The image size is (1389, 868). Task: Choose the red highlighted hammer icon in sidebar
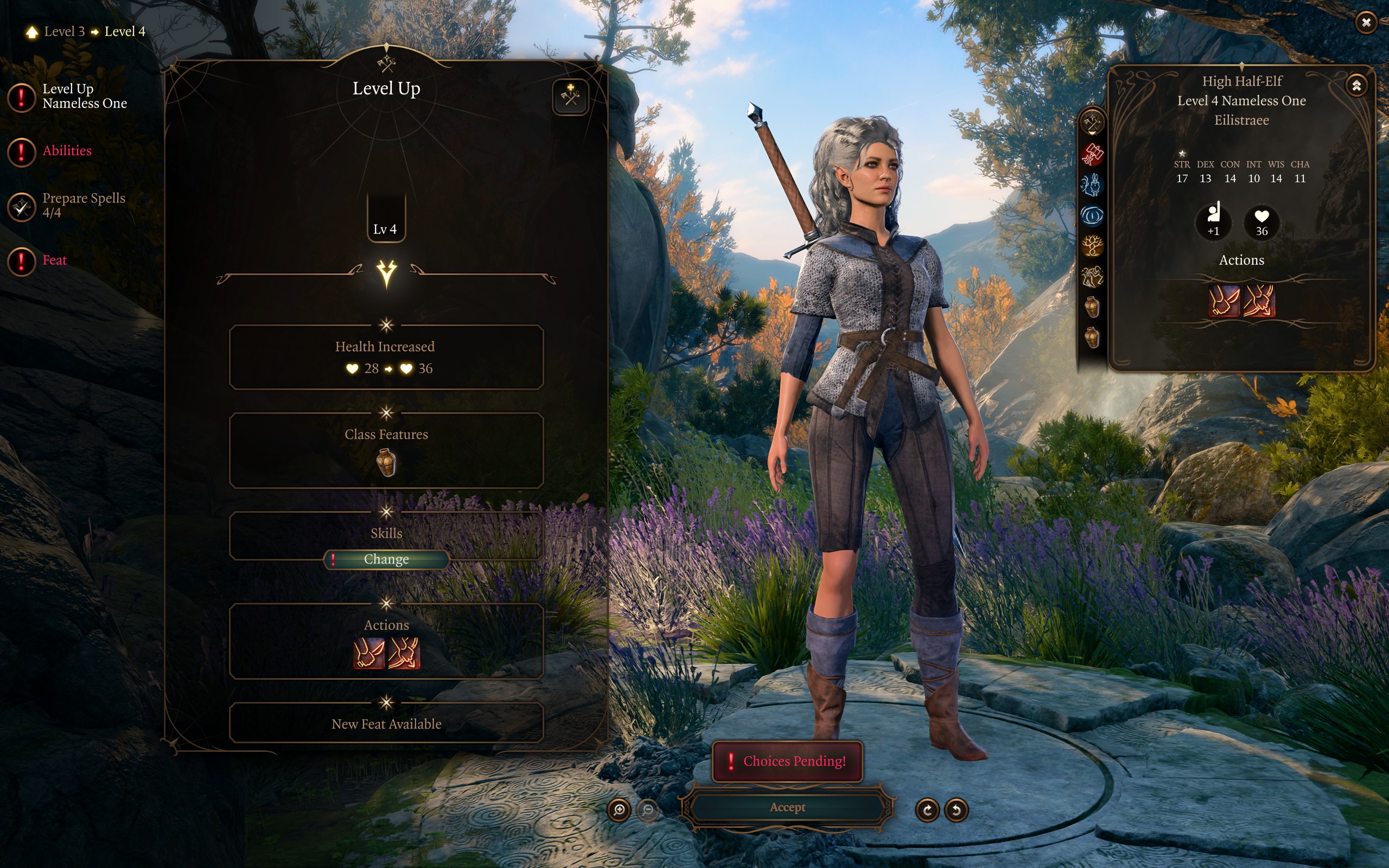[x=1092, y=154]
